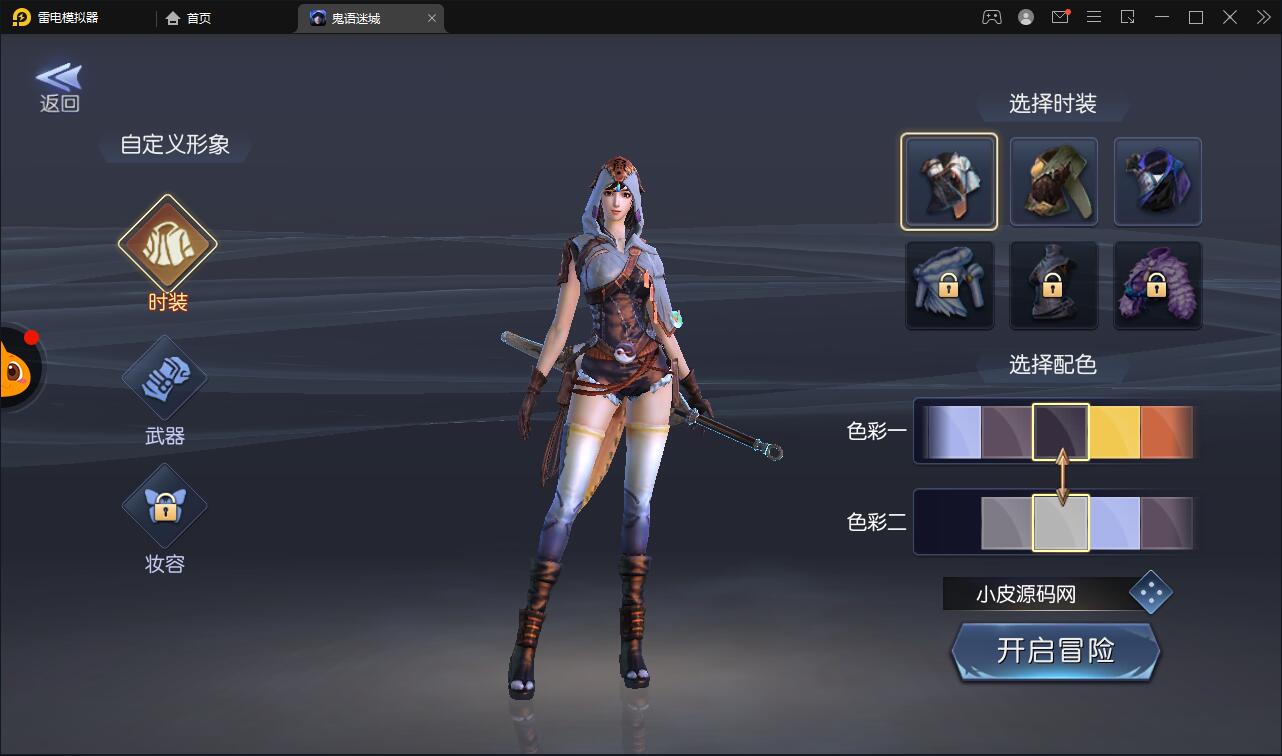Choose the dark navy swatch in 色彩二

pos(948,522)
